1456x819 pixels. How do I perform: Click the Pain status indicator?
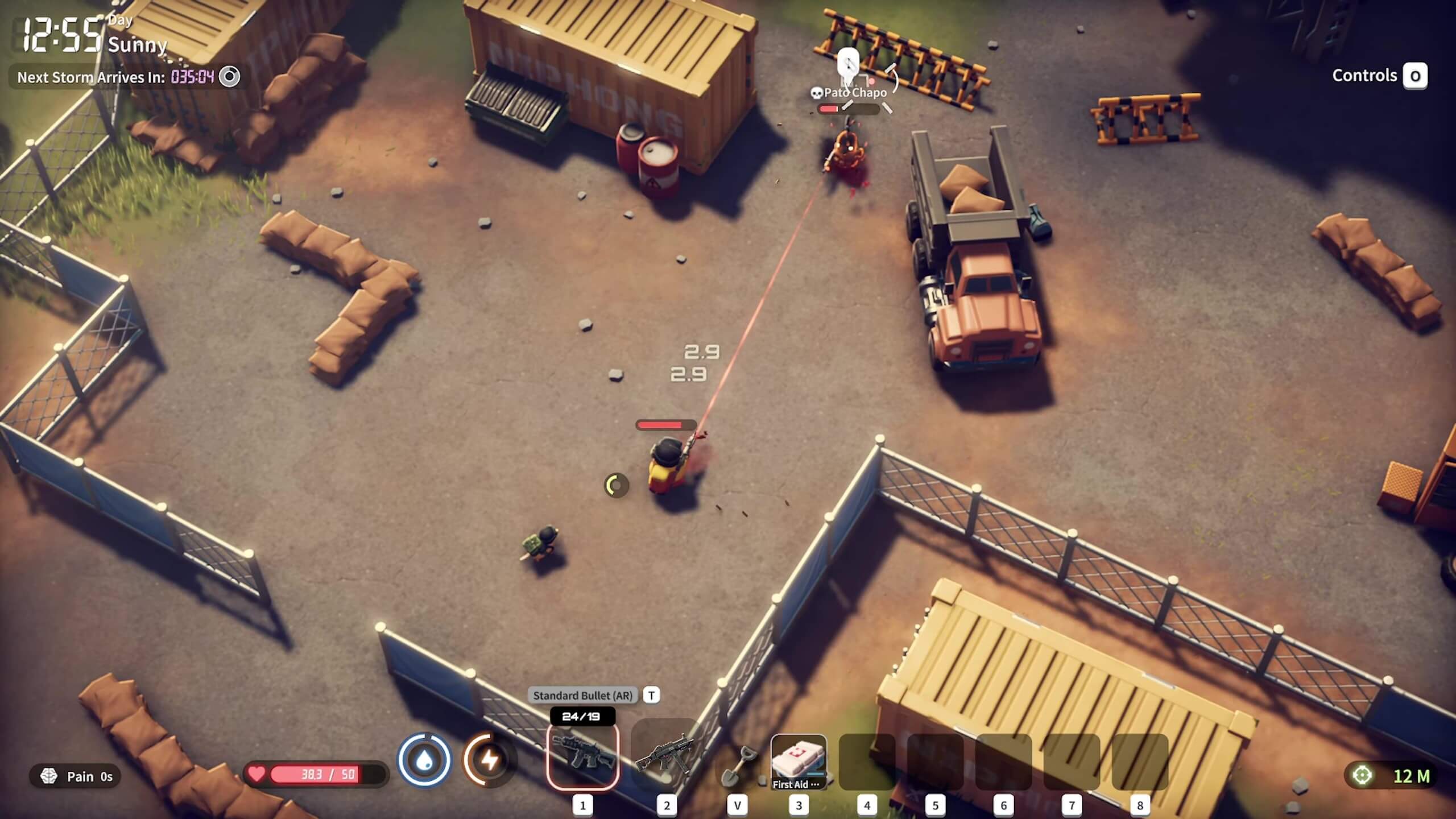click(75, 776)
